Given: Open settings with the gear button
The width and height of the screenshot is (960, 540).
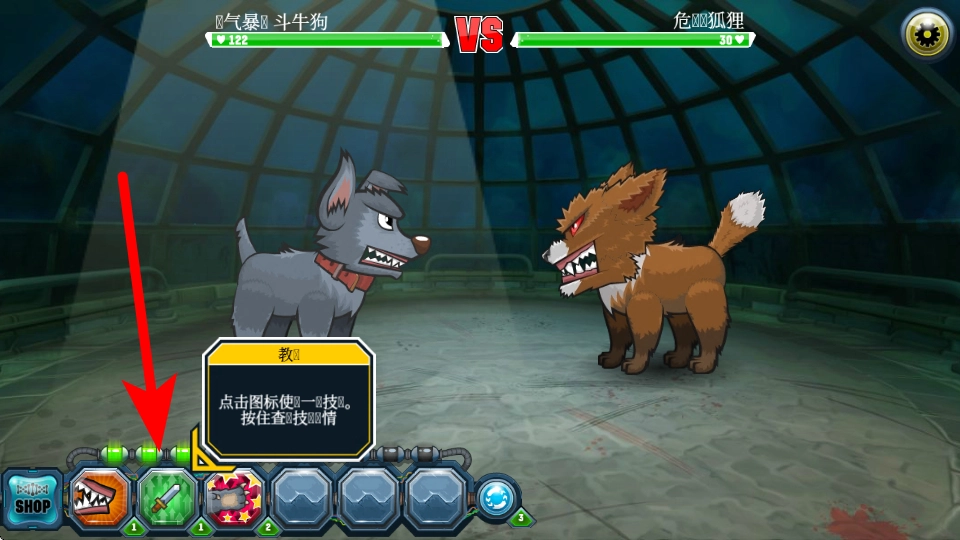Looking at the screenshot, I should [926, 35].
